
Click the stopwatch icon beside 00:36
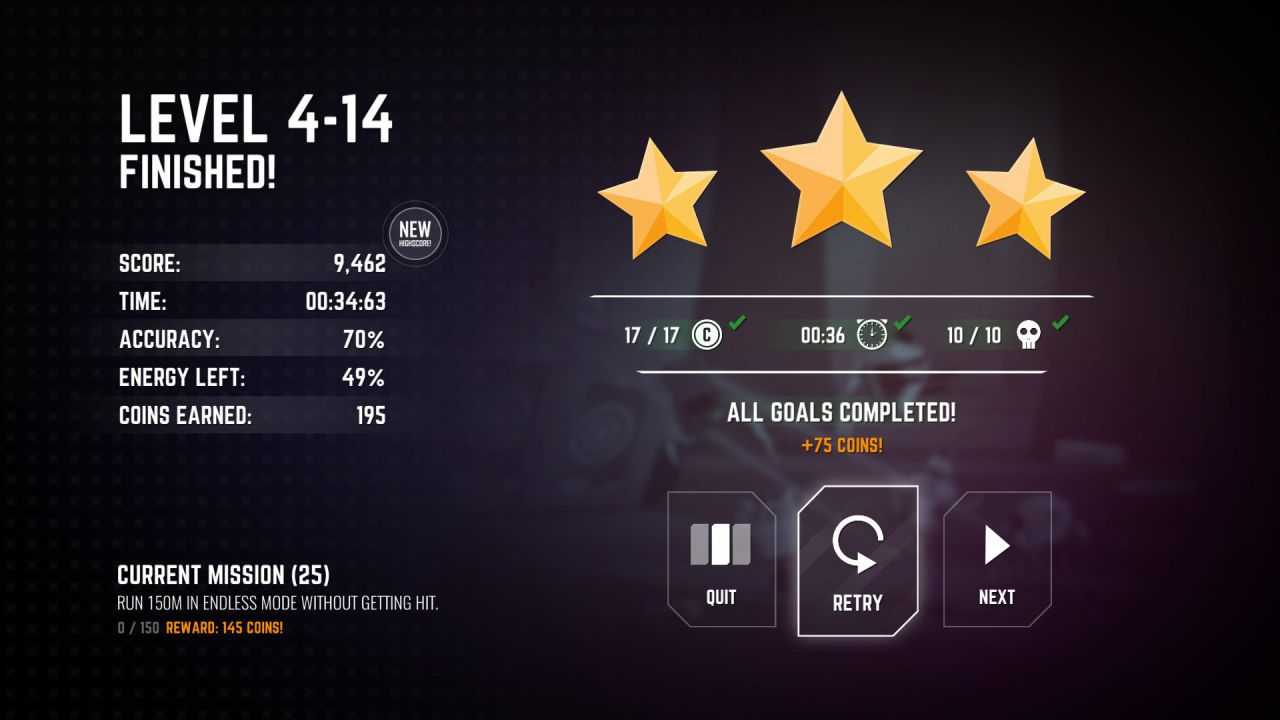[872, 335]
